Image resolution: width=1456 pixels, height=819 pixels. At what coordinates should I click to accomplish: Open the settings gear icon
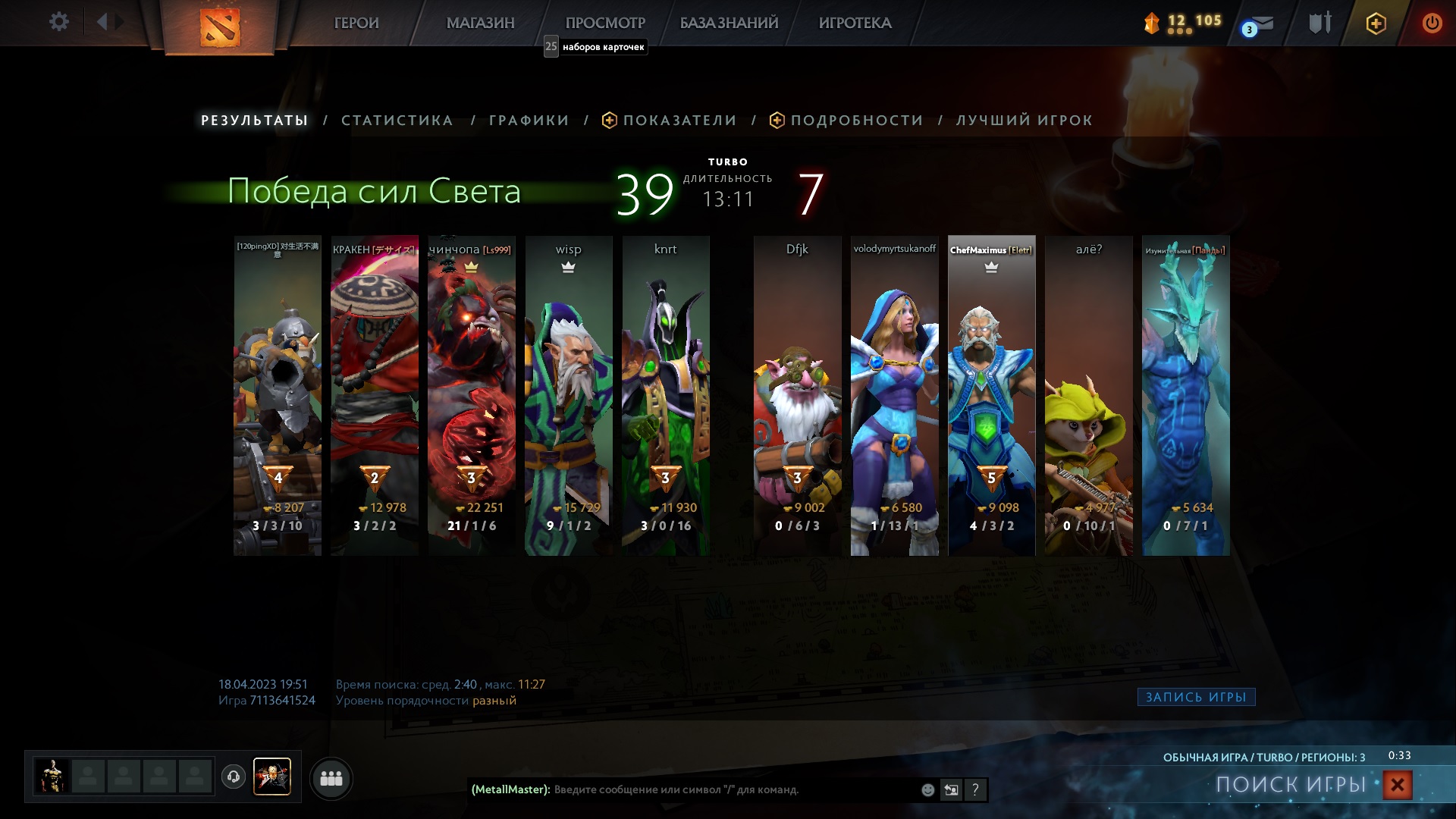tap(59, 22)
